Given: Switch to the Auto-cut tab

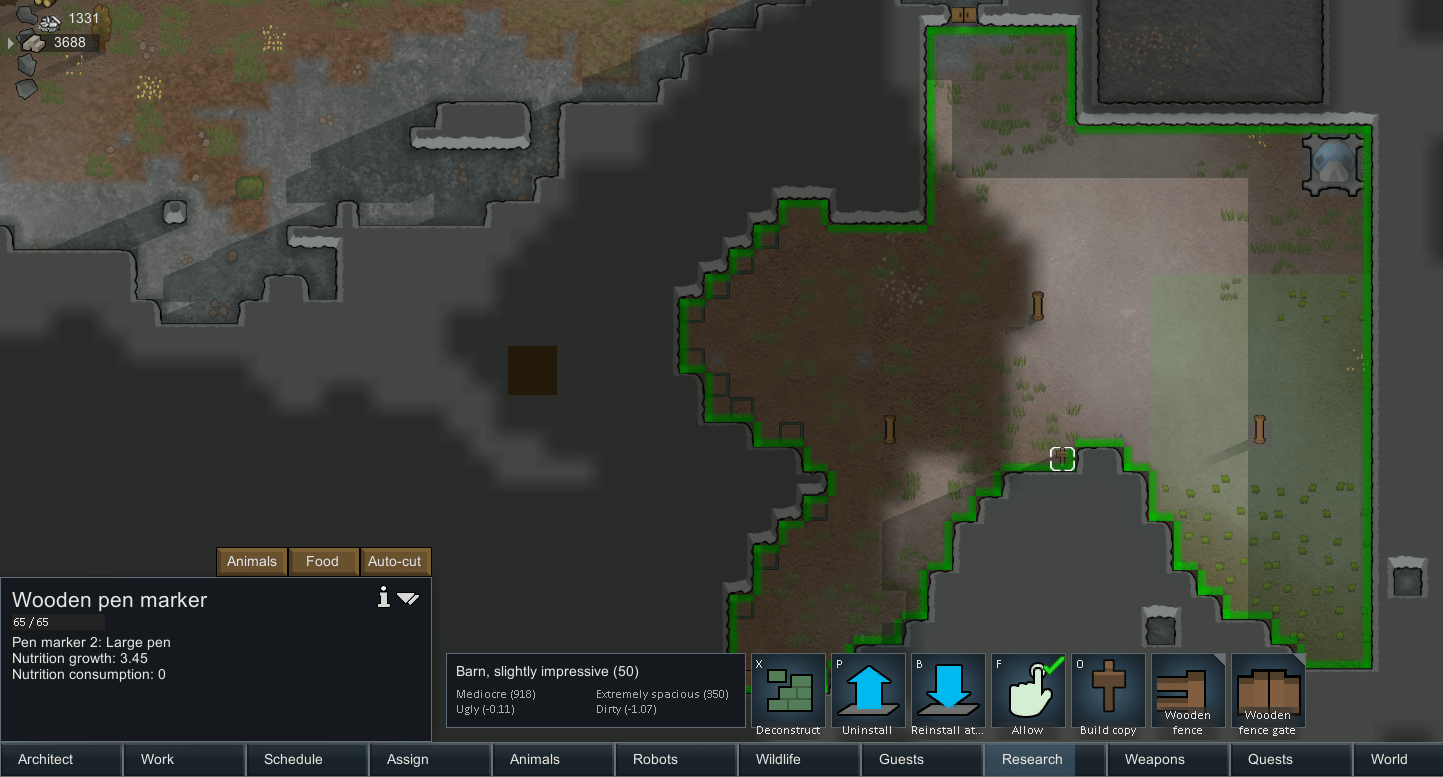Looking at the screenshot, I should pos(395,561).
